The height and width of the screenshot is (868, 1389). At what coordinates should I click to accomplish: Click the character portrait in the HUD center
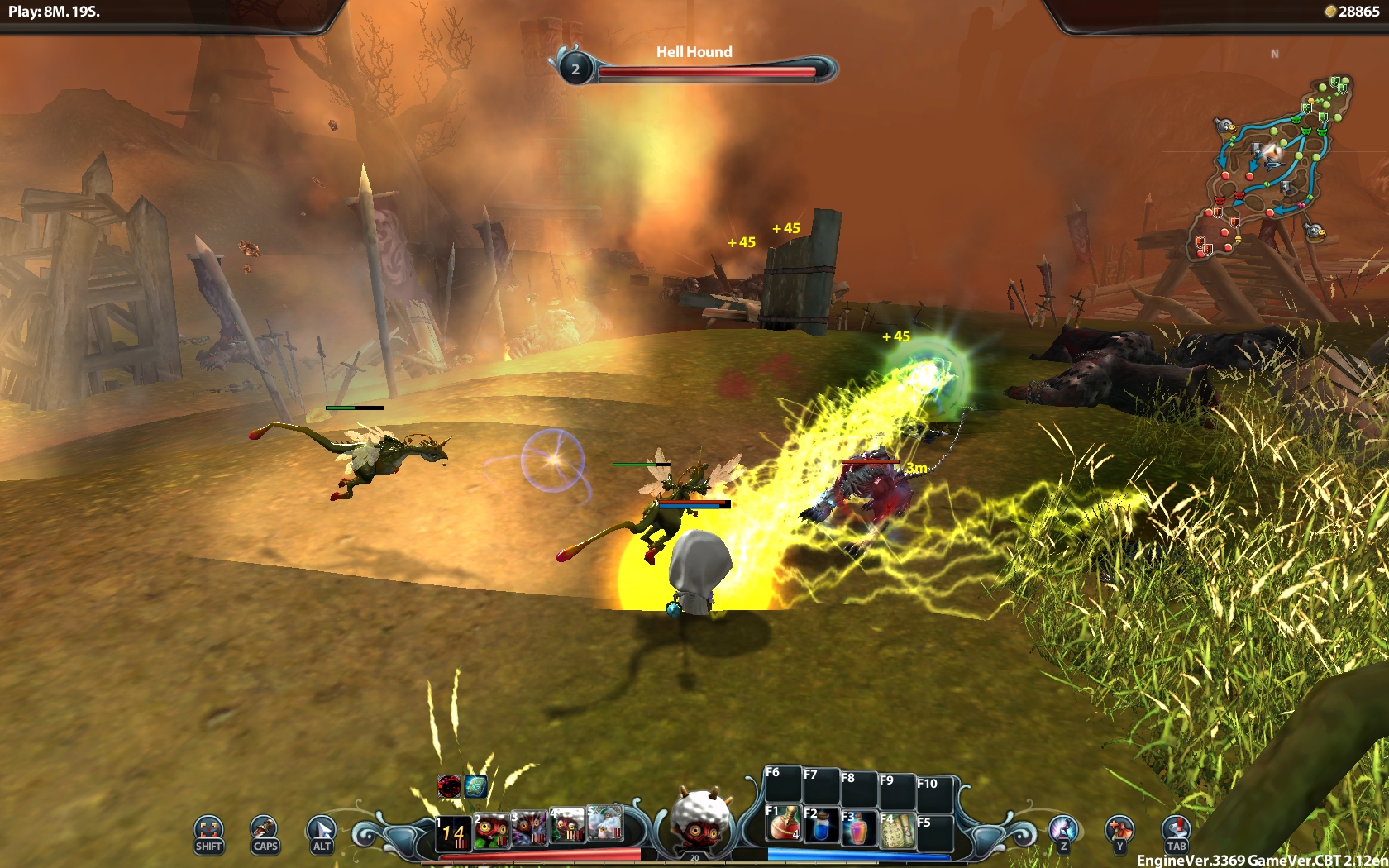pos(700,820)
